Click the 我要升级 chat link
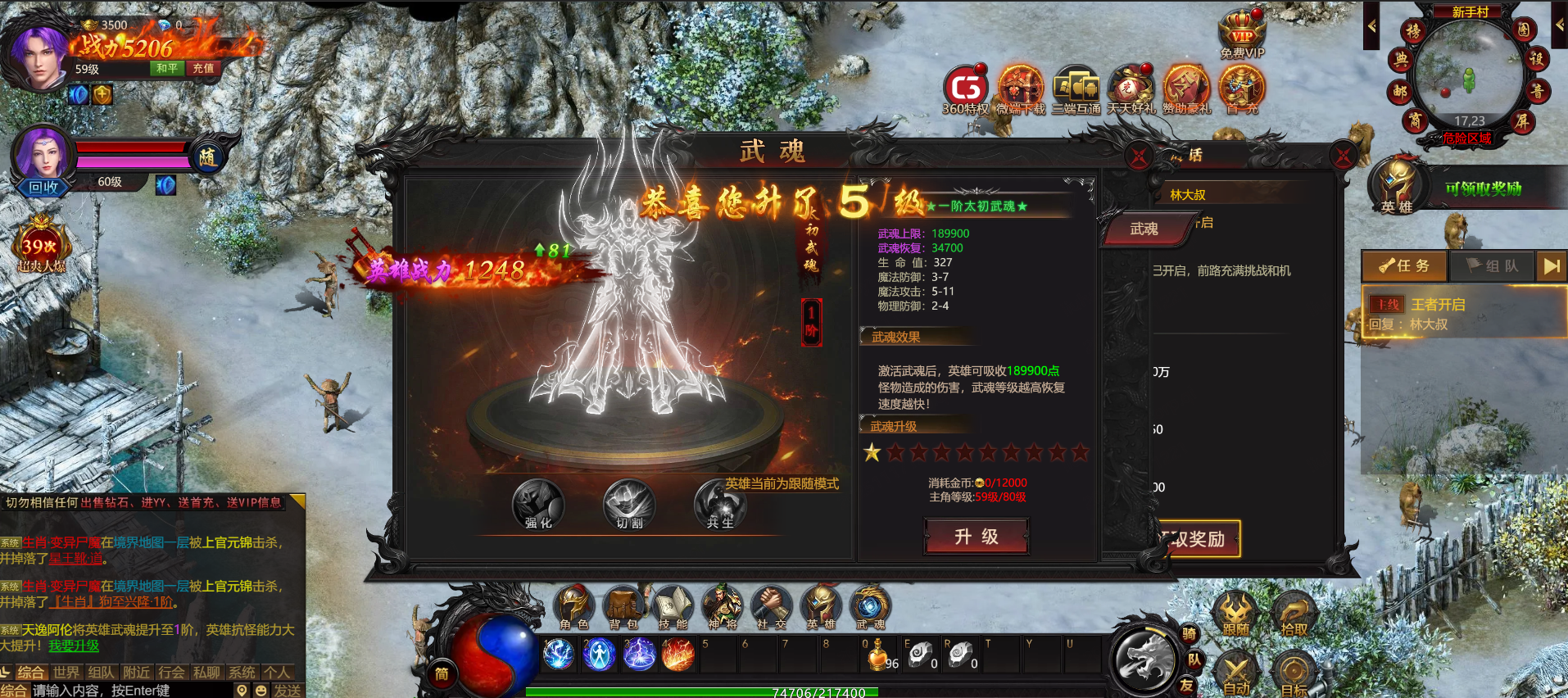This screenshot has height=698, width=1568. coord(74,646)
